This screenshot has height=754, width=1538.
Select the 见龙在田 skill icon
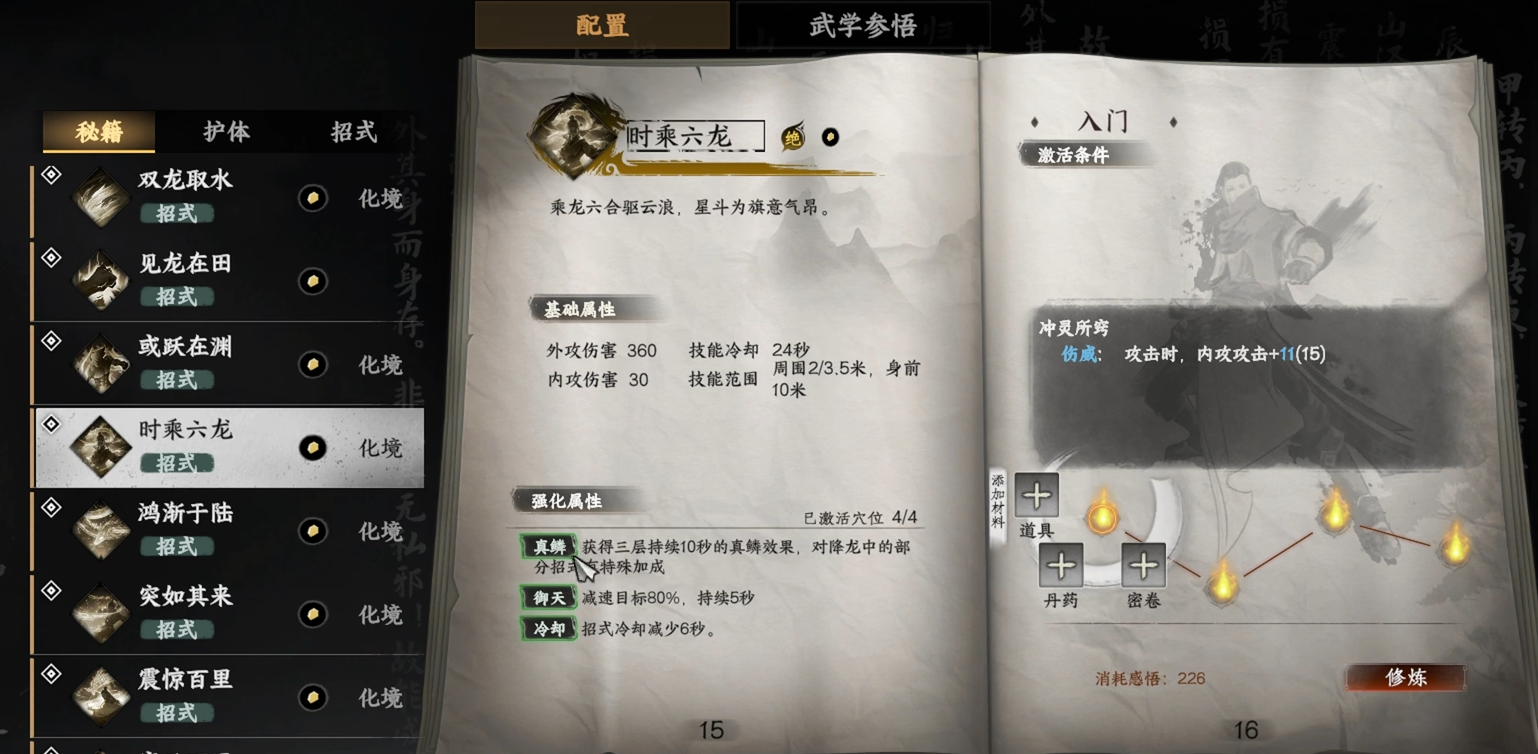[x=101, y=280]
